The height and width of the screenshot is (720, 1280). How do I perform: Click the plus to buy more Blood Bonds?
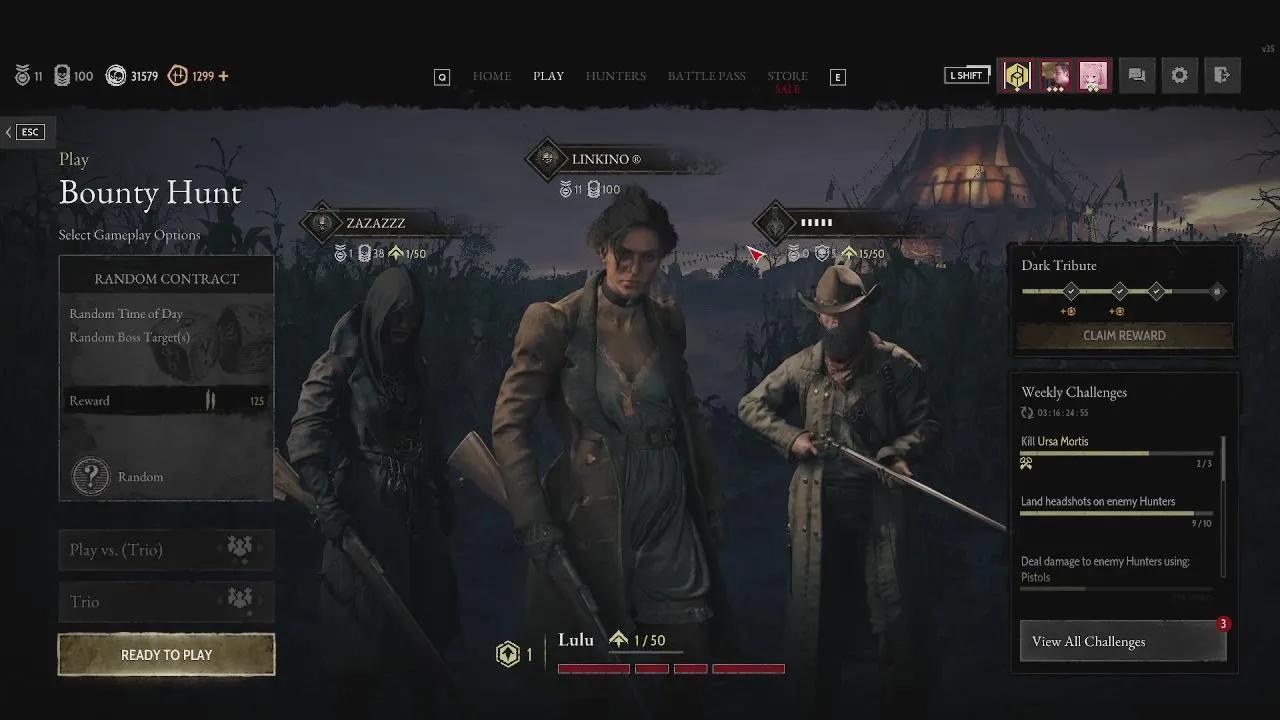click(x=226, y=75)
